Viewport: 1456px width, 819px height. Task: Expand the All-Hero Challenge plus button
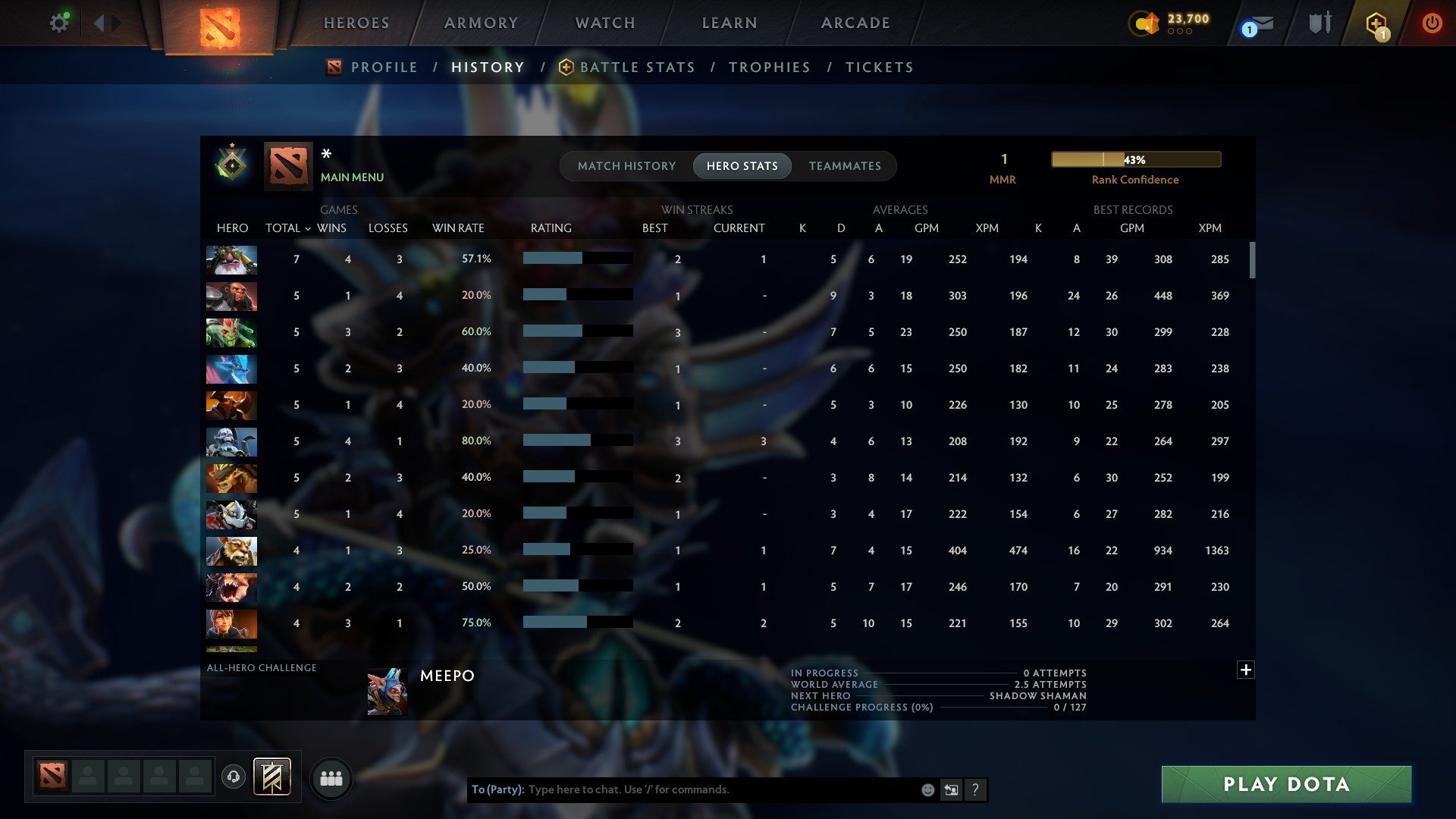(x=1246, y=670)
